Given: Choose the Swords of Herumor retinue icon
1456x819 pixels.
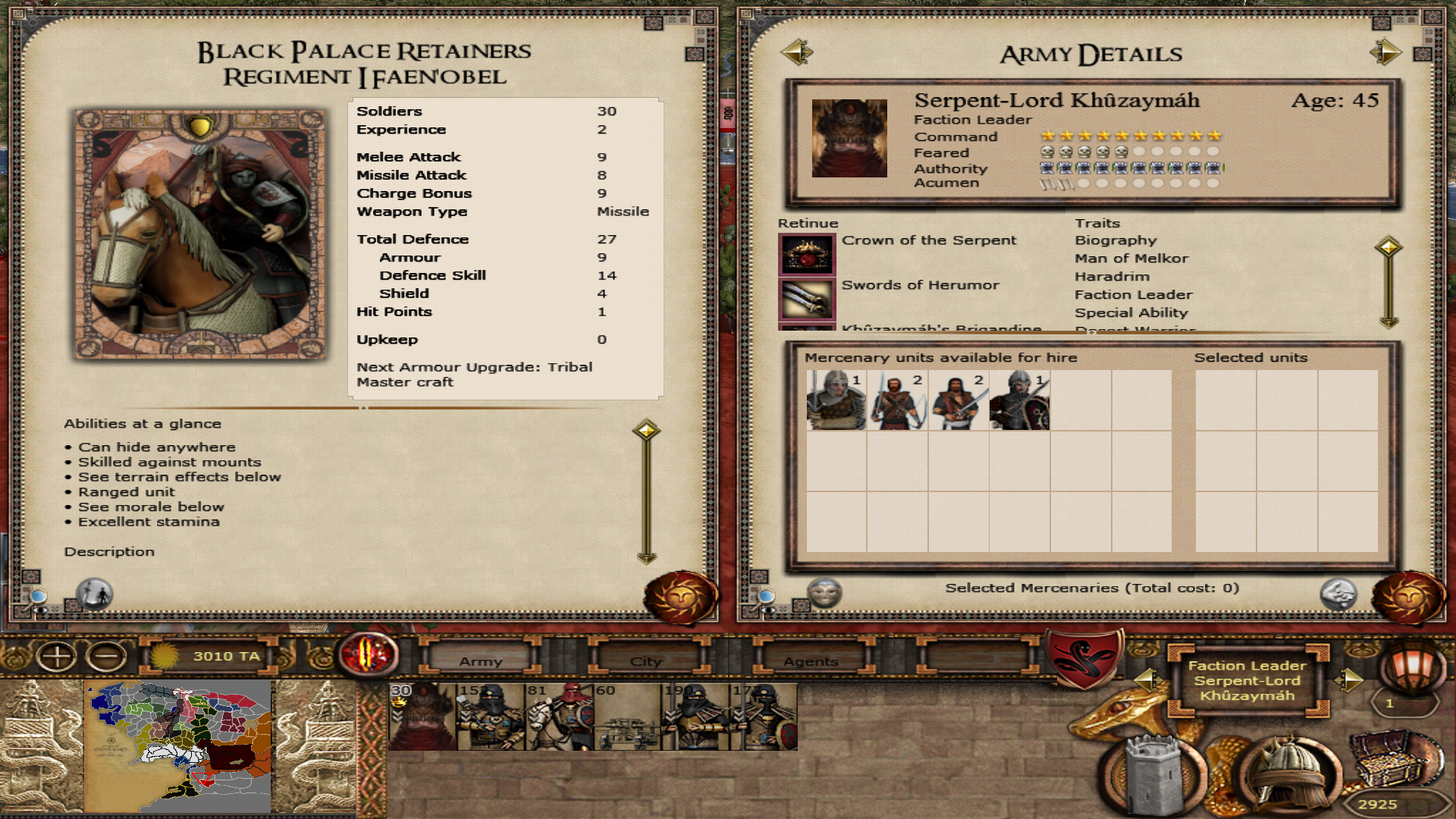Looking at the screenshot, I should tap(807, 299).
